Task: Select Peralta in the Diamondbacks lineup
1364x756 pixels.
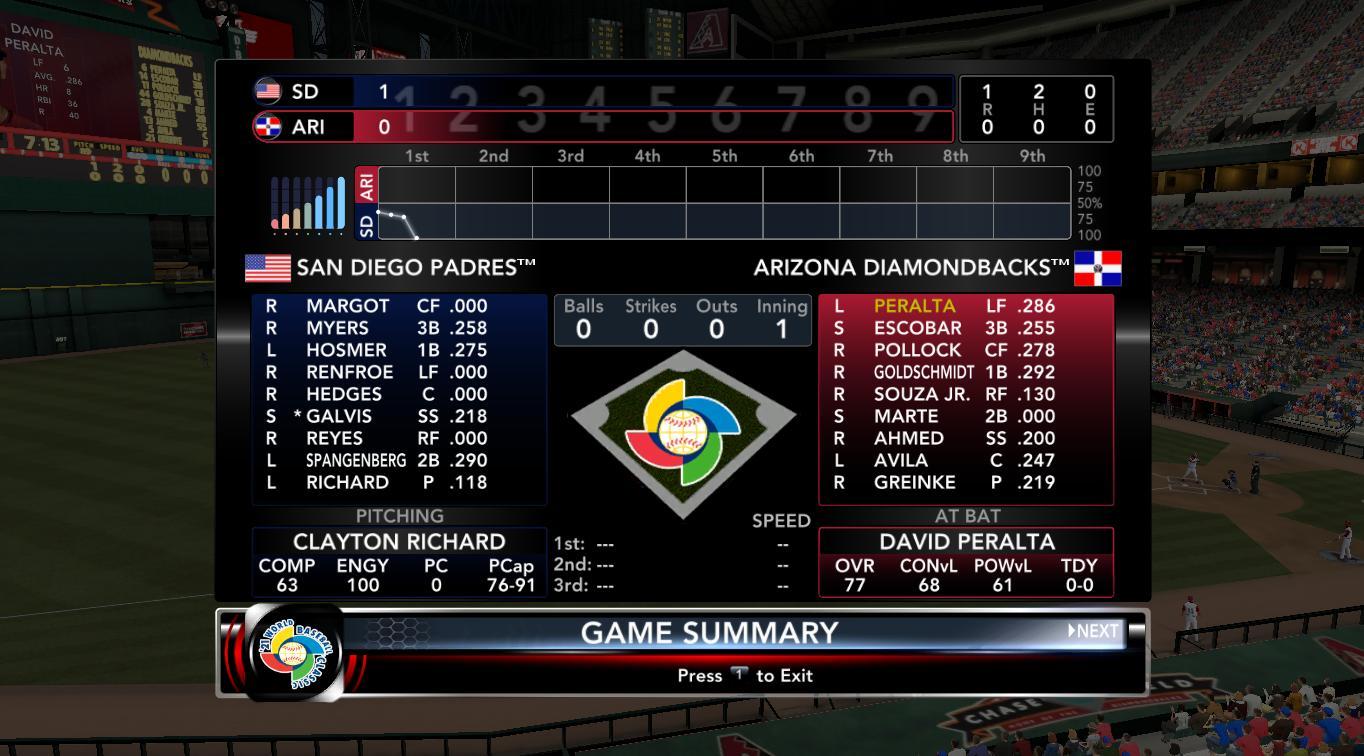Action: point(914,306)
